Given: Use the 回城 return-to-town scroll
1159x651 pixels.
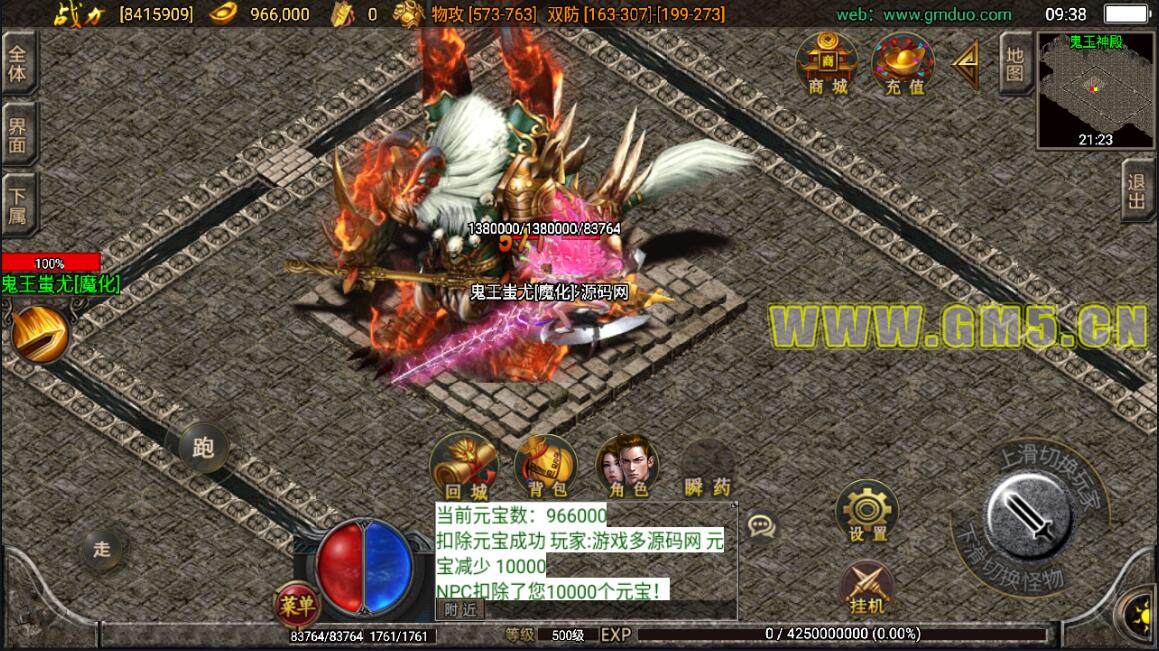Looking at the screenshot, I should pos(464,468).
